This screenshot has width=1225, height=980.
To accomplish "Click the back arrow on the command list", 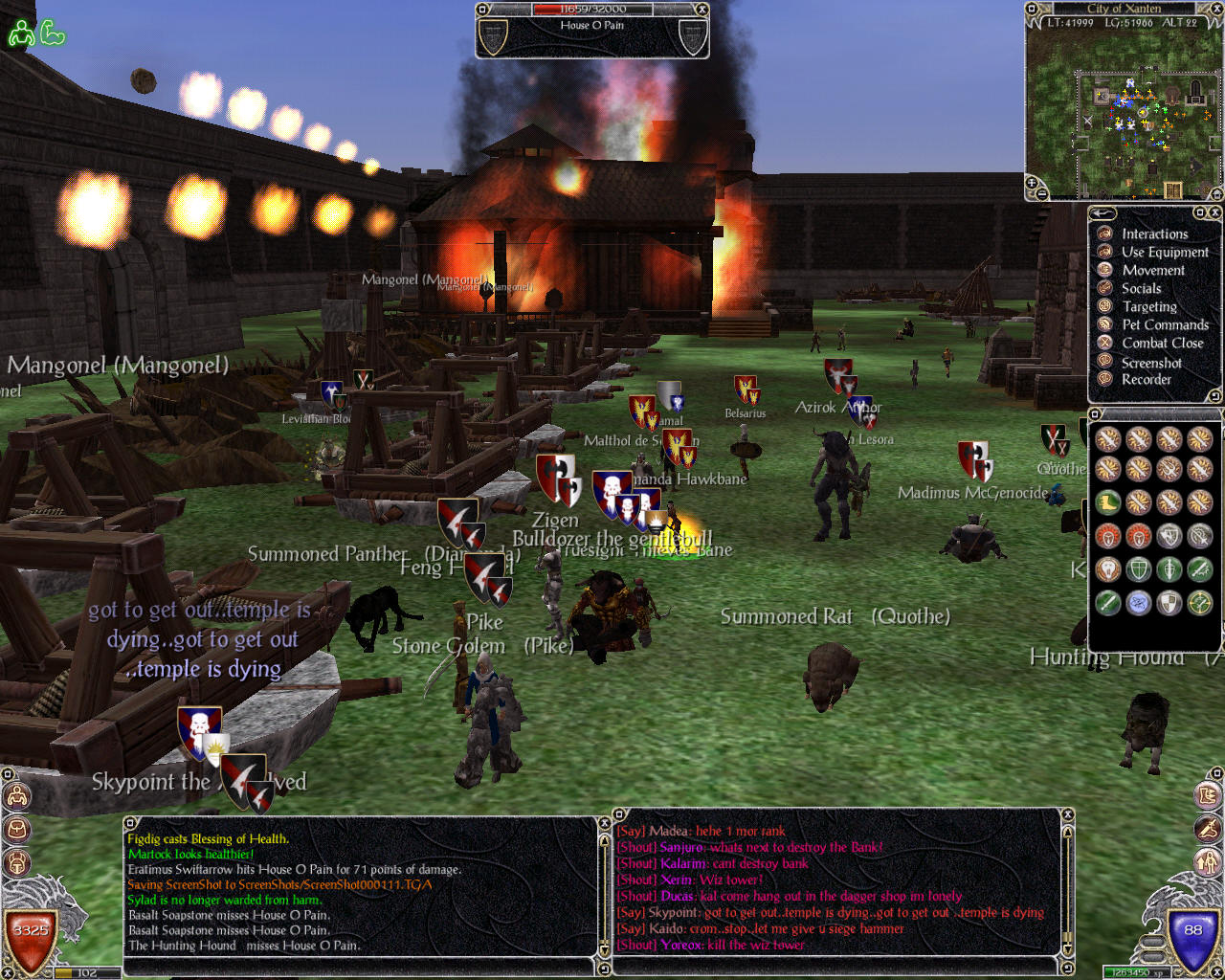I will click(x=1103, y=213).
